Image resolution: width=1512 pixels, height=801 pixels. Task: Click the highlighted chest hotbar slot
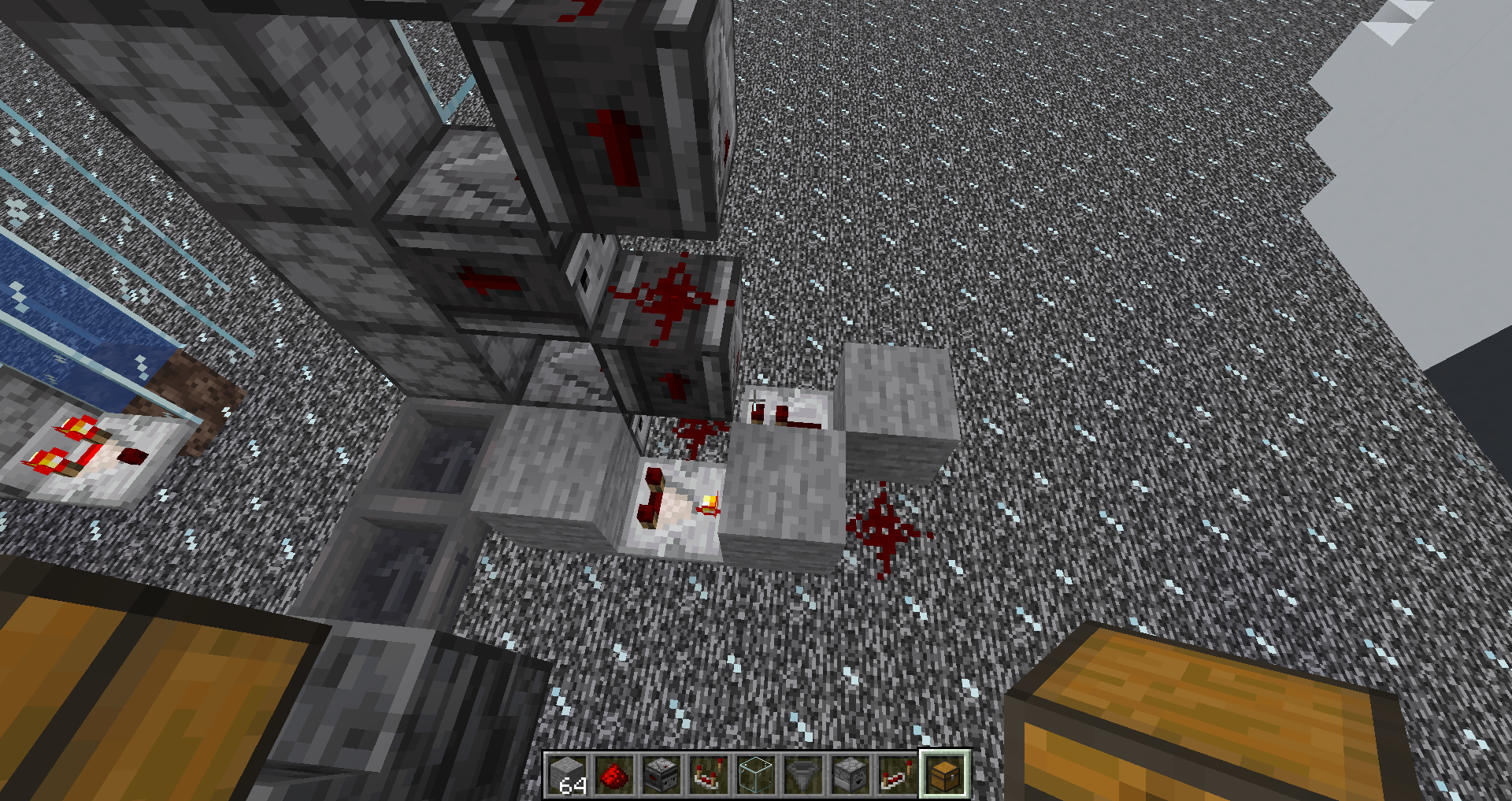point(945,774)
